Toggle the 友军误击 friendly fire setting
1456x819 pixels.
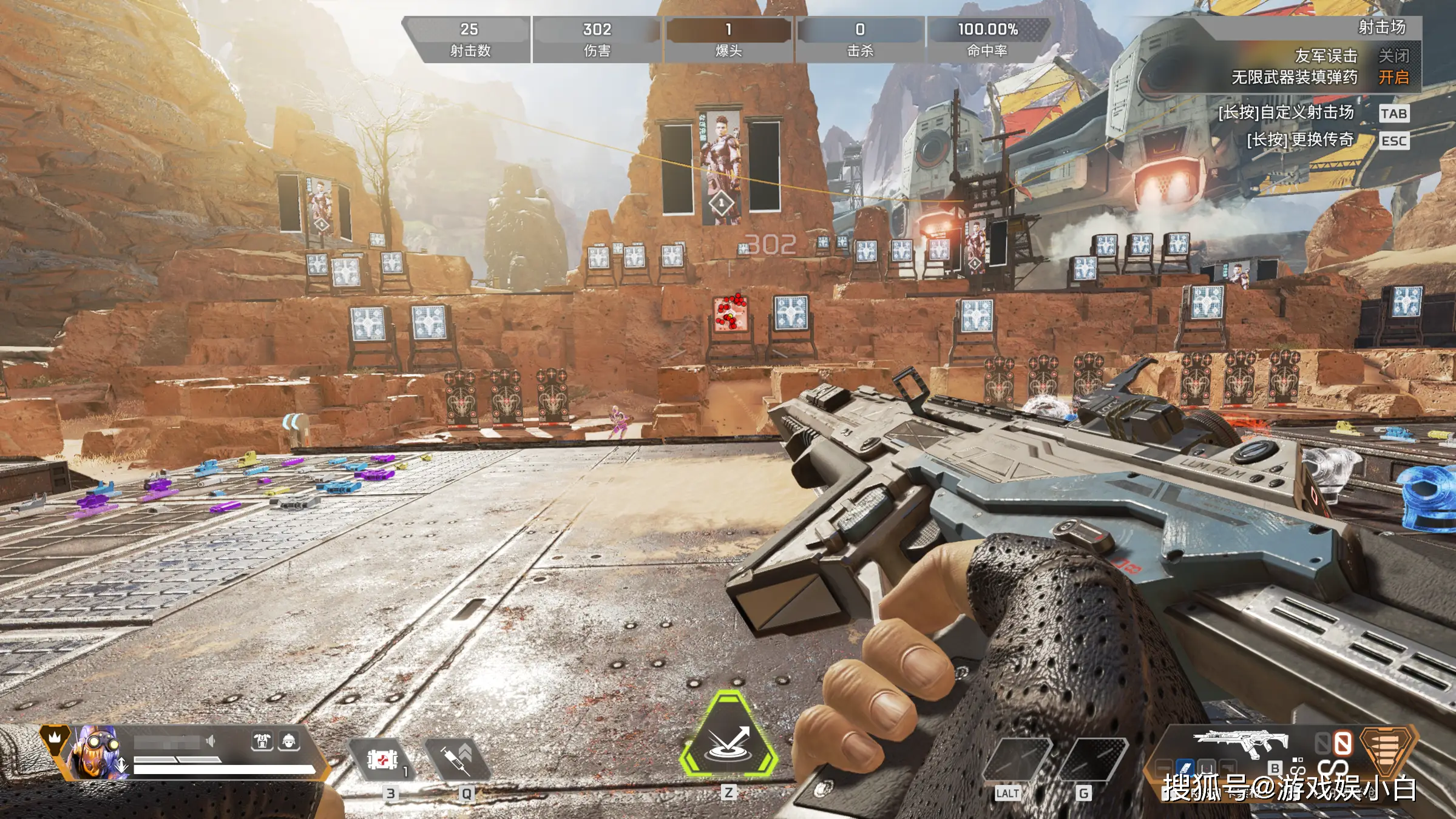(1393, 56)
